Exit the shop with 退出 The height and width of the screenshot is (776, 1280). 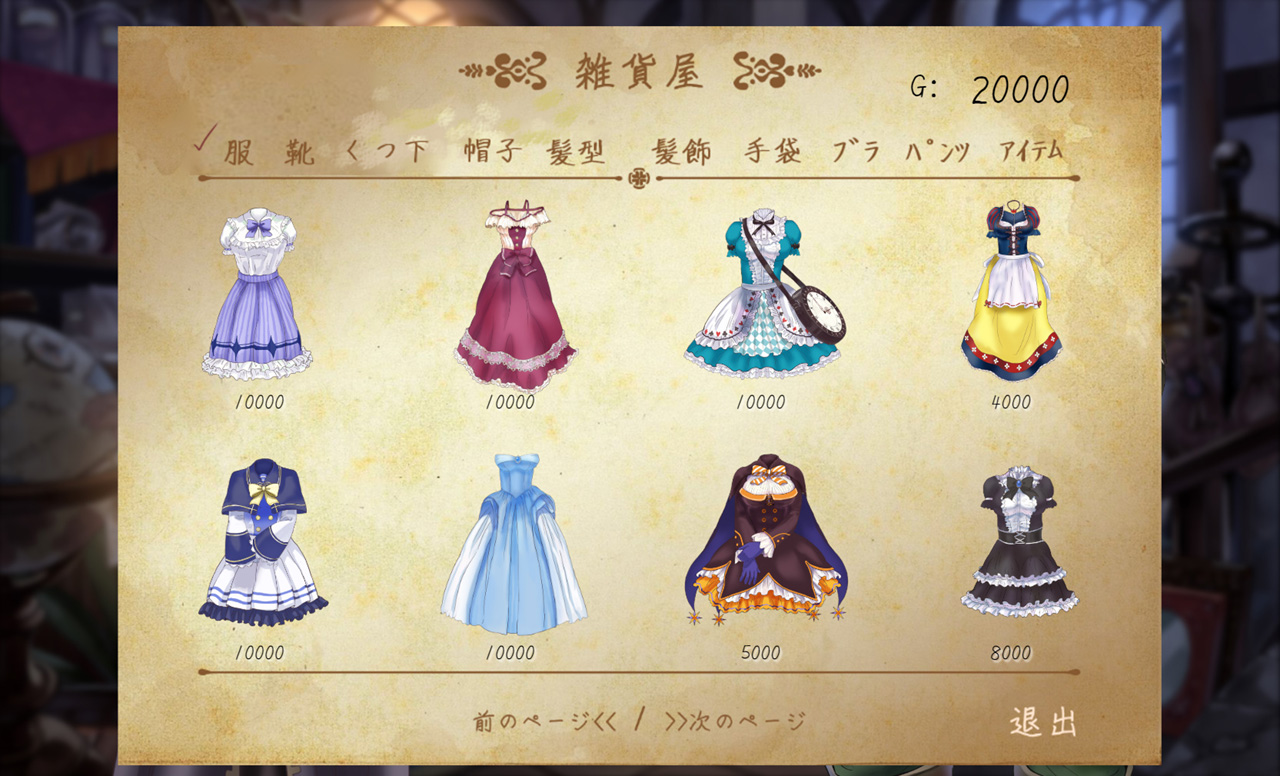(1043, 721)
